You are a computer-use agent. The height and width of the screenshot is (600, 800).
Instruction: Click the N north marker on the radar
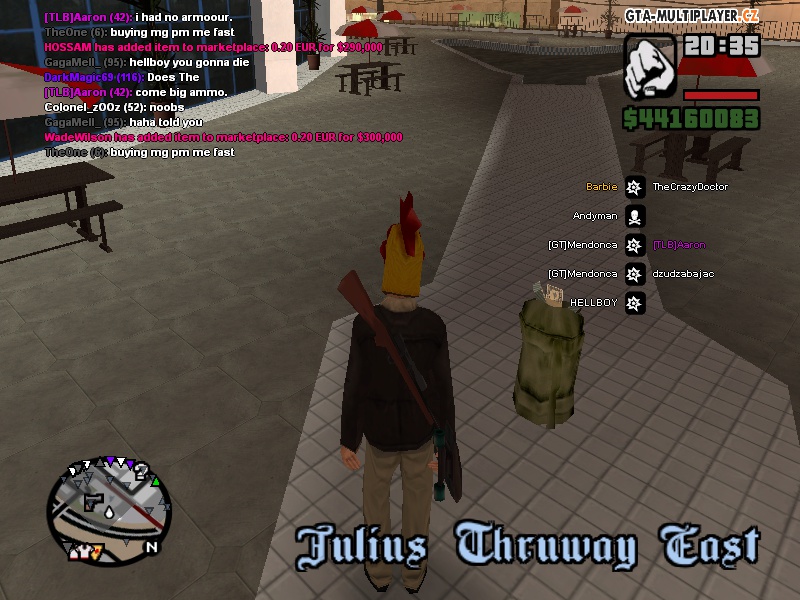152,547
